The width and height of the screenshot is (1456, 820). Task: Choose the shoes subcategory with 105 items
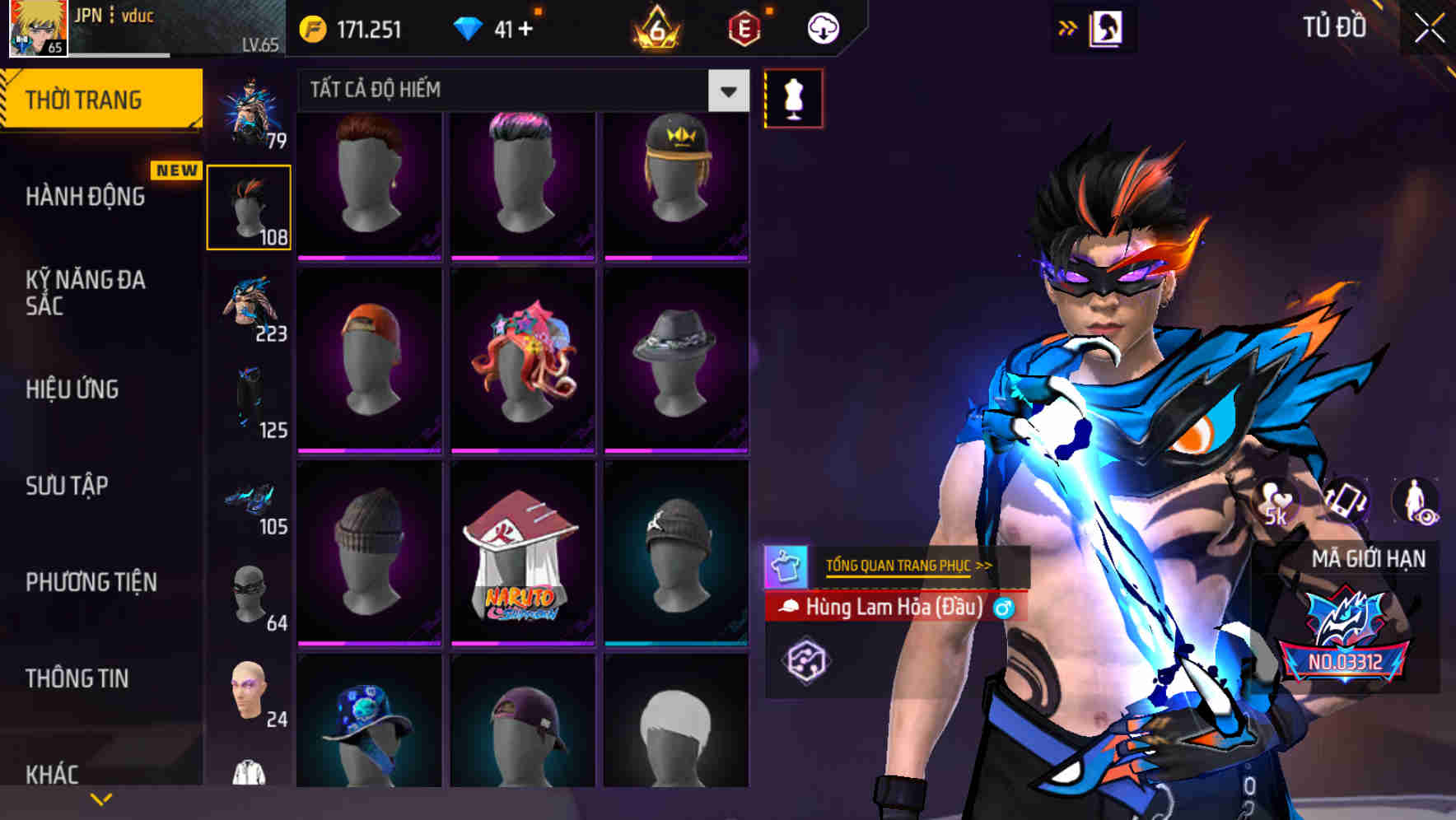pos(250,500)
